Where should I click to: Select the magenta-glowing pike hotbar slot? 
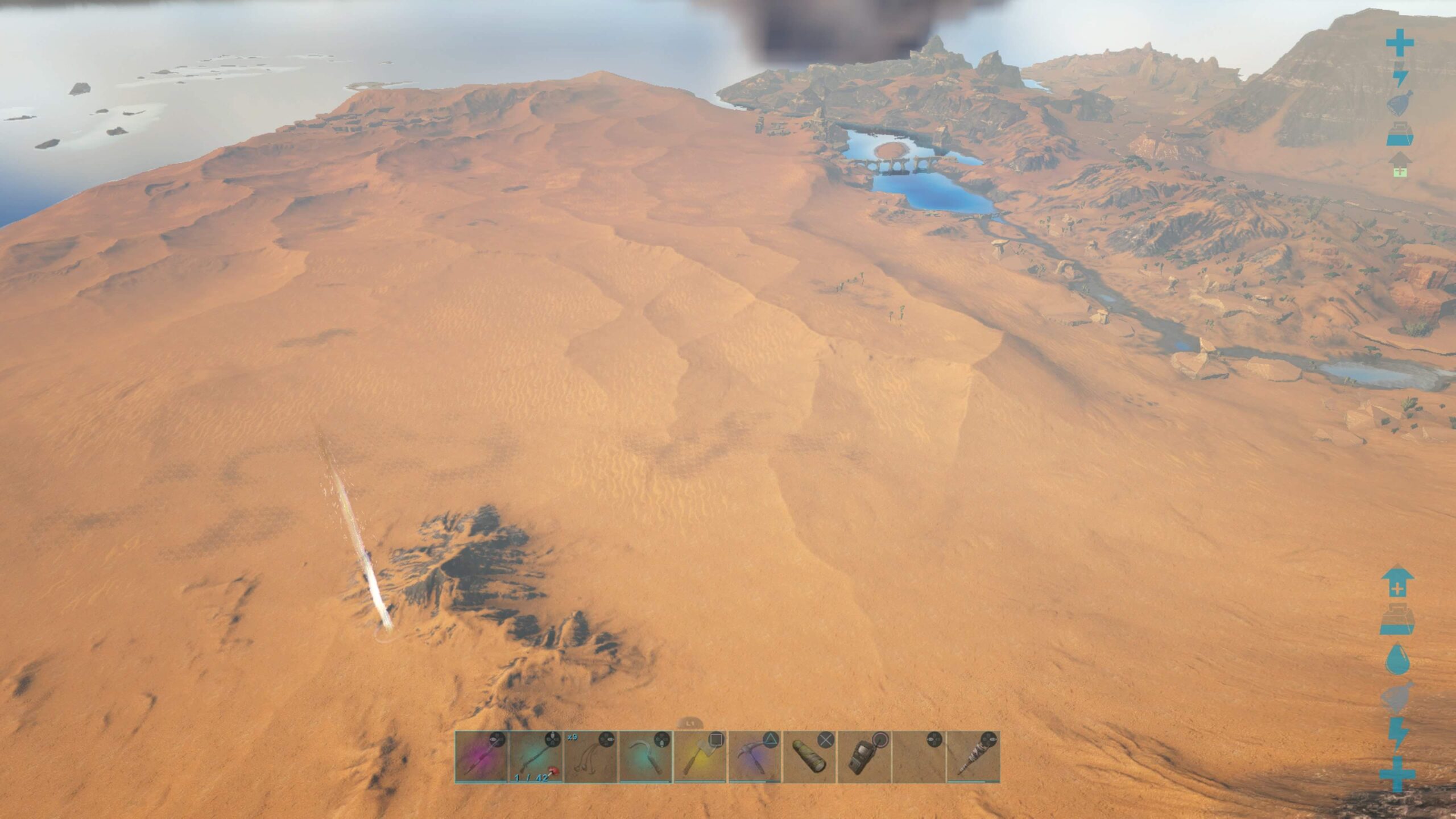[x=481, y=757]
